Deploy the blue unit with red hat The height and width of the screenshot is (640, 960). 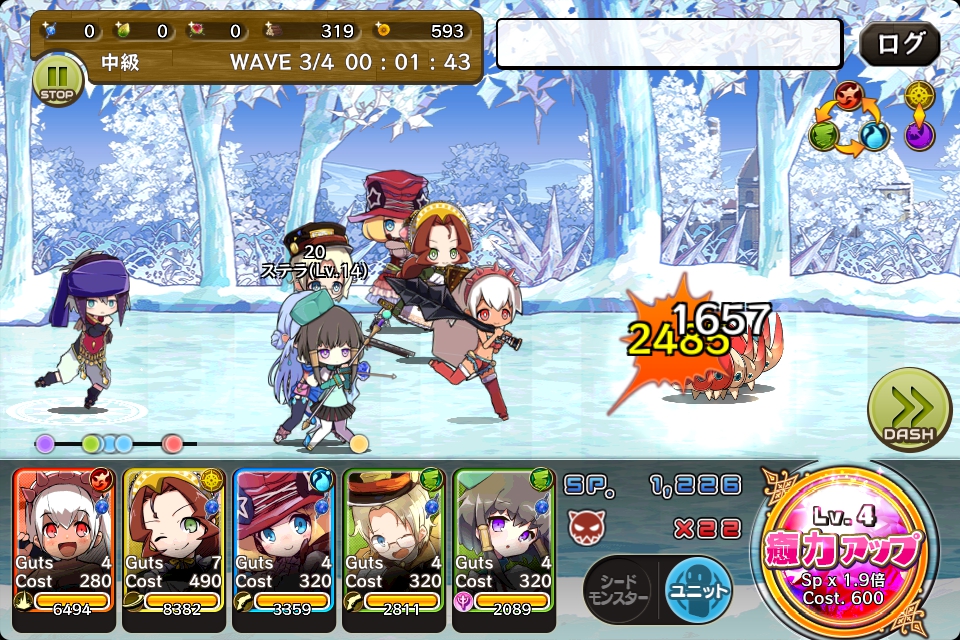(285, 538)
